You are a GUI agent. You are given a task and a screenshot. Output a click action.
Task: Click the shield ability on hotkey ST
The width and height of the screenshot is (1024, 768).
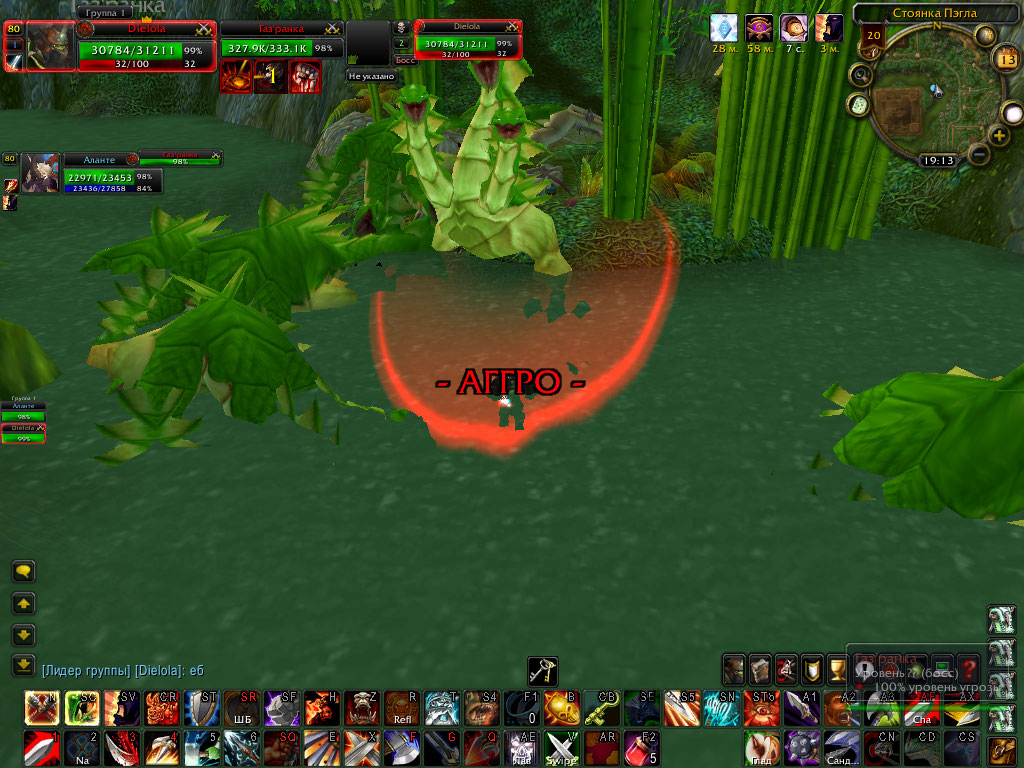click(200, 707)
